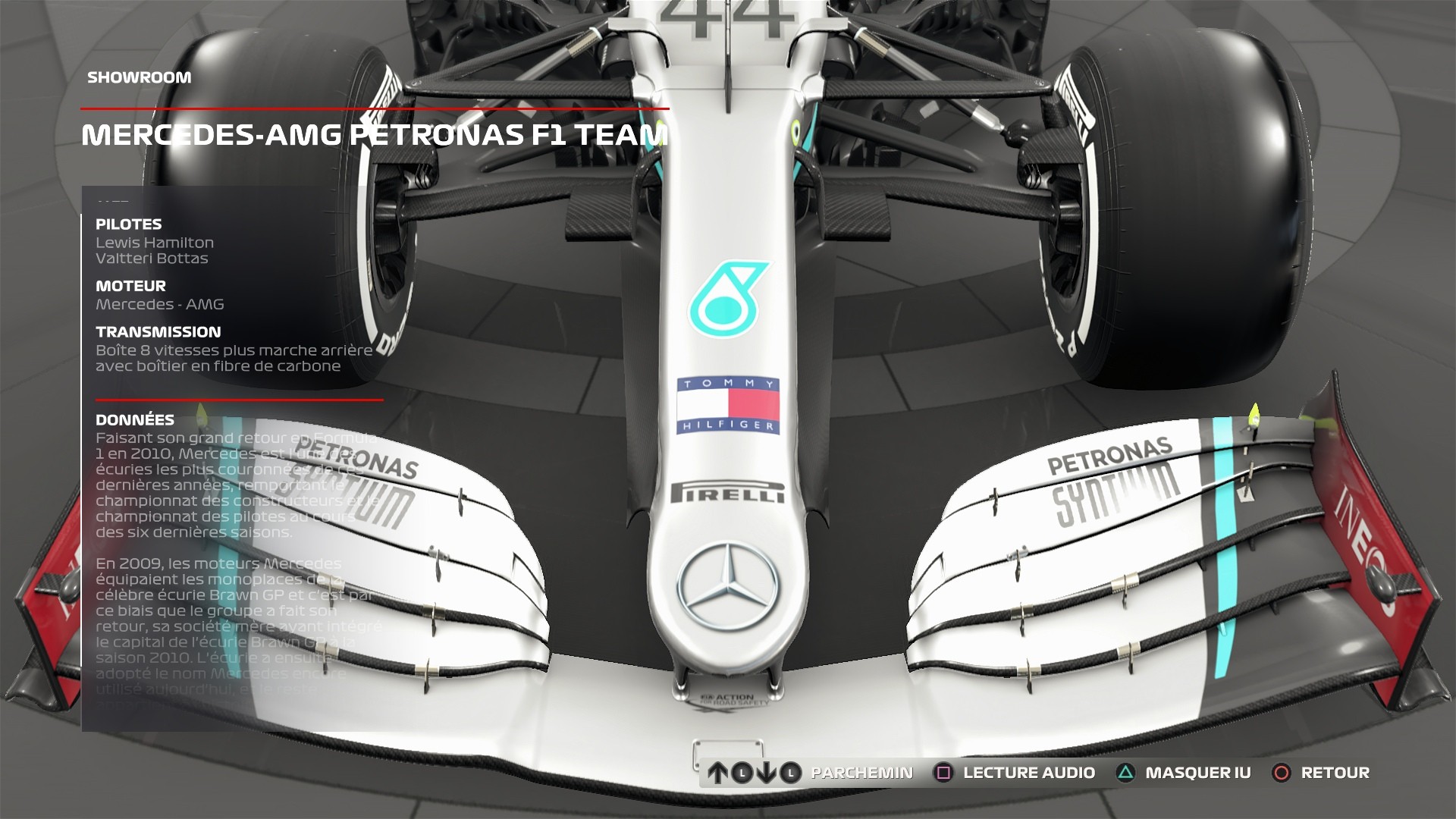The width and height of the screenshot is (1456, 819).
Task: Click the square button icon beside Lecture Audio
Action: pyautogui.click(x=943, y=773)
